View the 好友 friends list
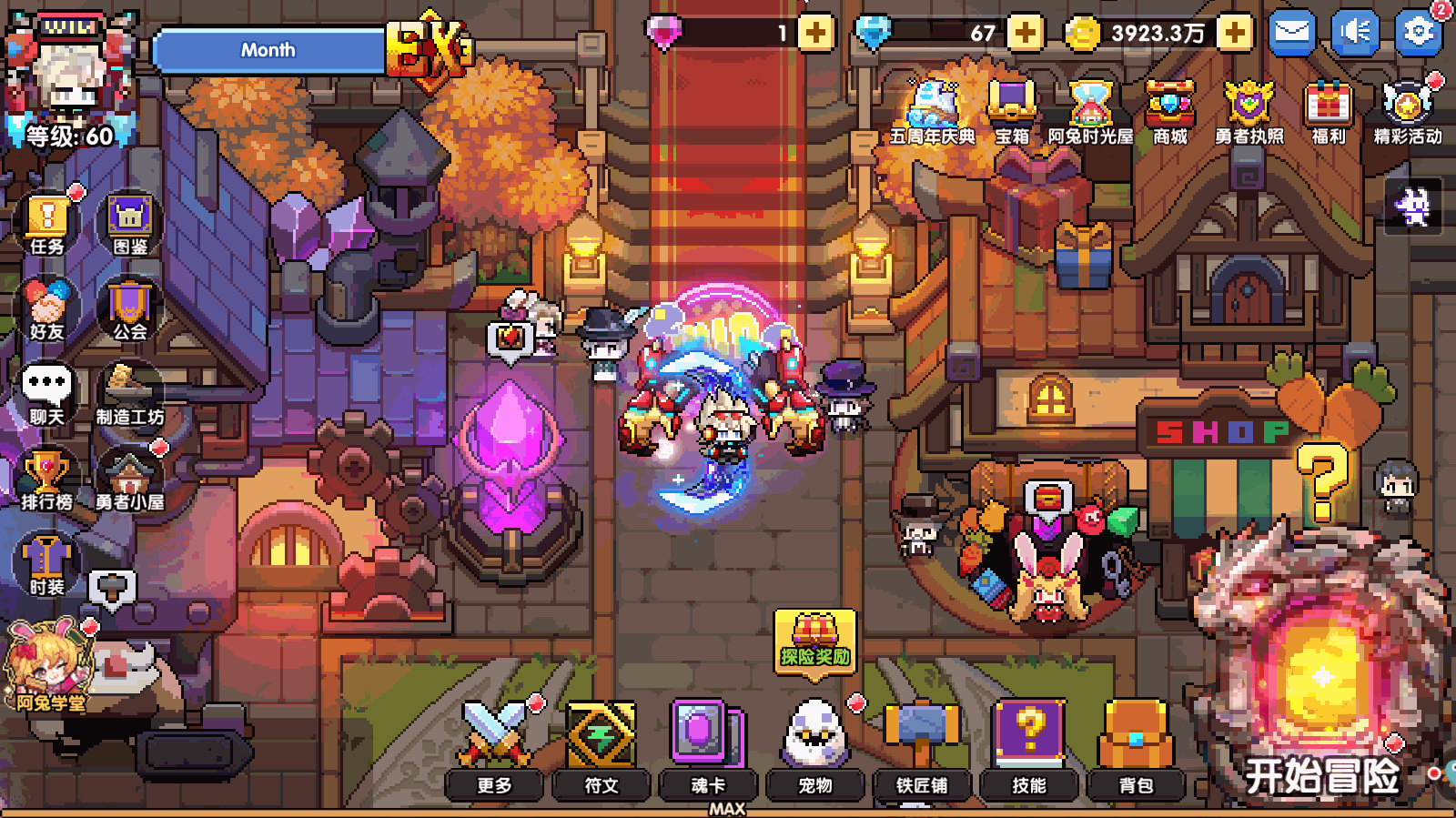 pos(45,300)
